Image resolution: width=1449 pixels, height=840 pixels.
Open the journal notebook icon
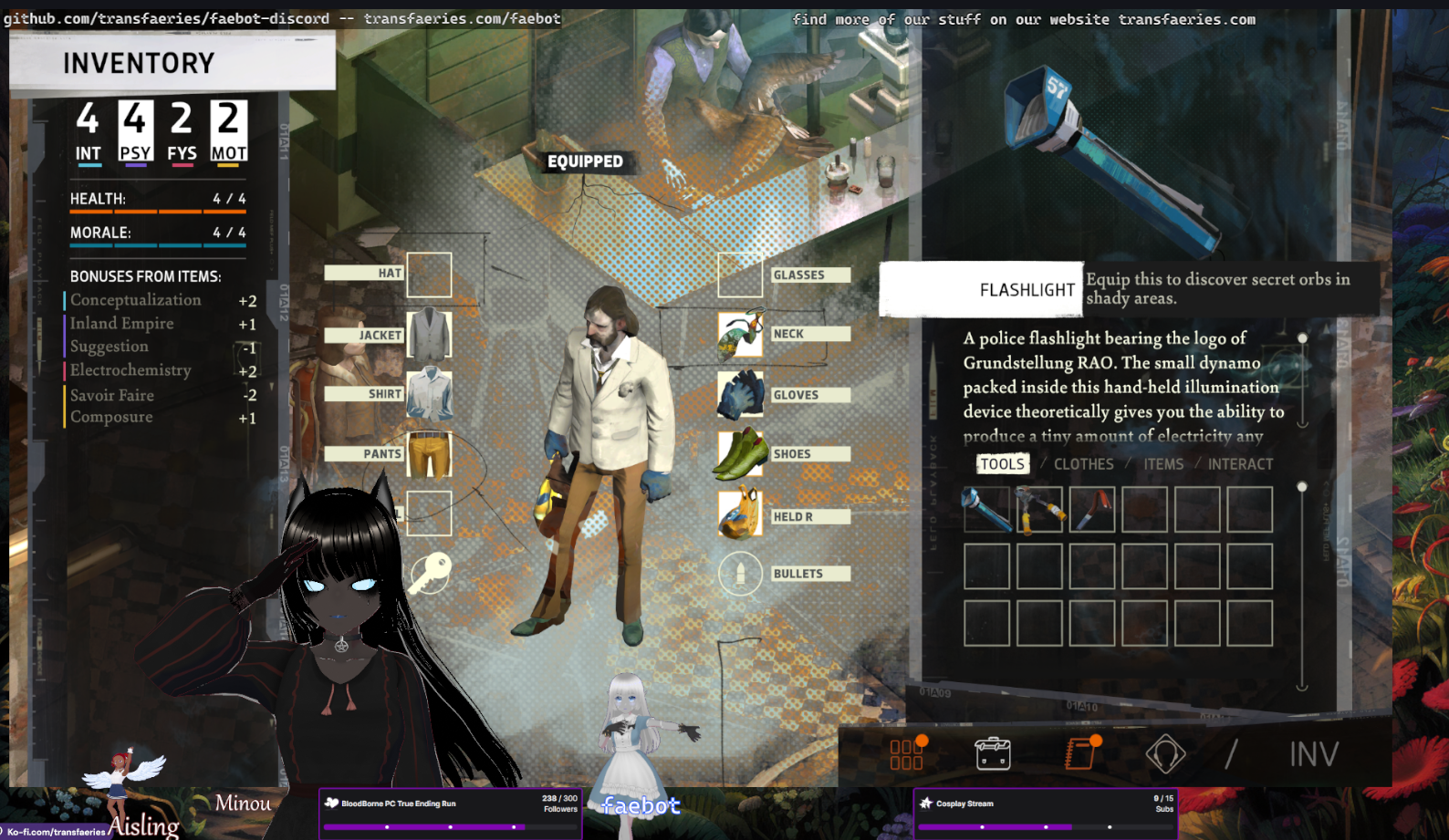[x=1081, y=753]
